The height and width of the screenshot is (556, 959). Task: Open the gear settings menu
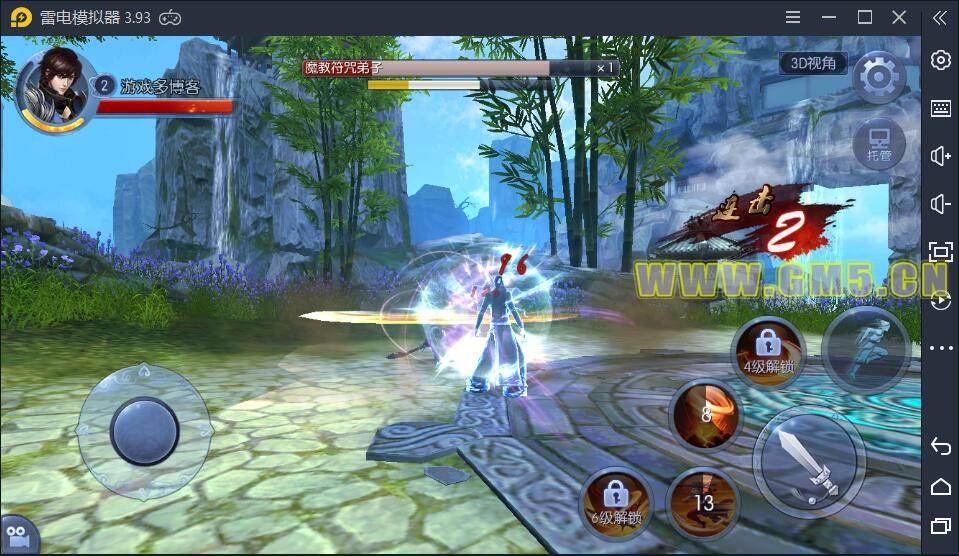click(880, 76)
